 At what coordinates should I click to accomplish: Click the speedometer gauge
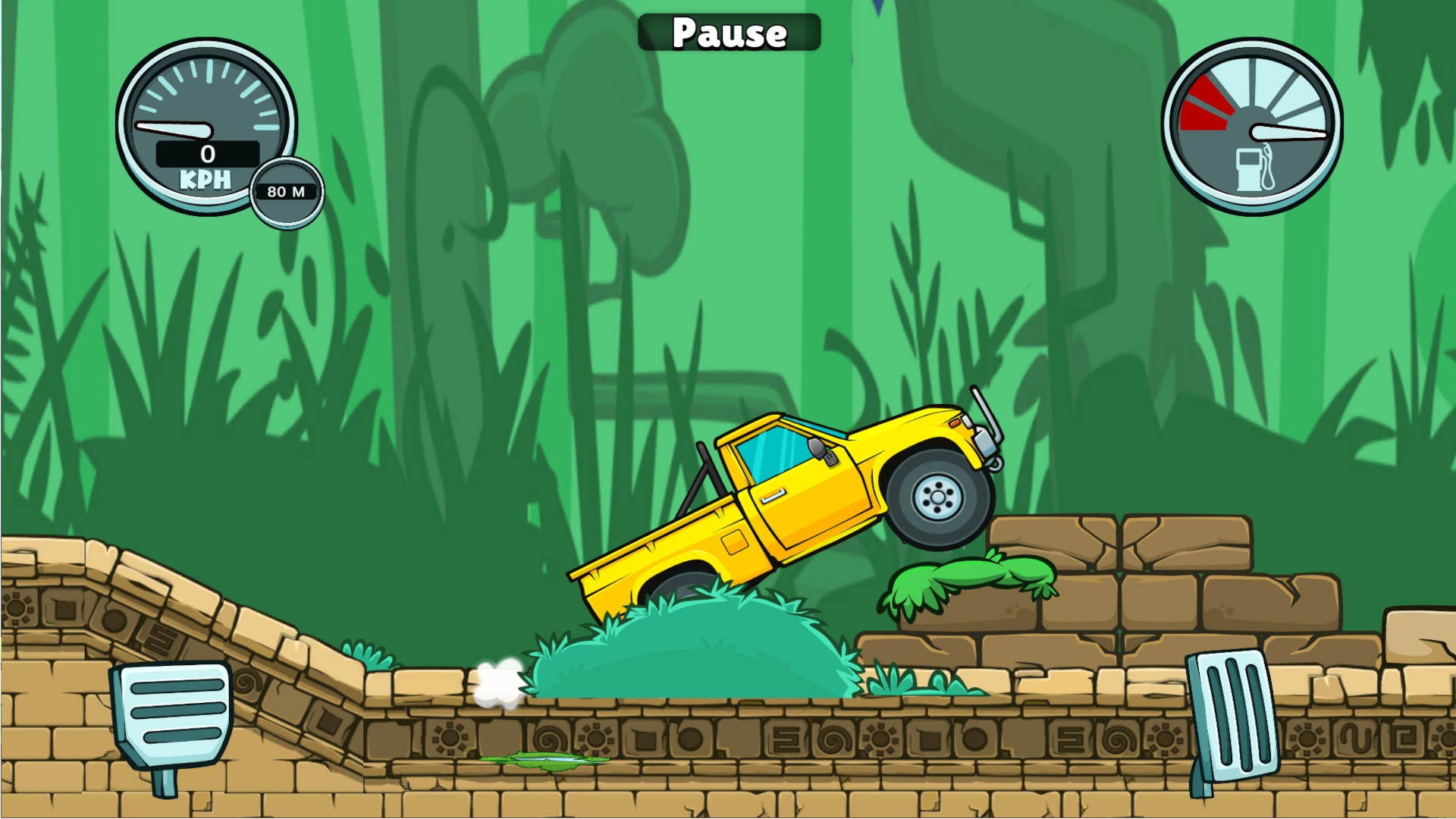click(206, 125)
